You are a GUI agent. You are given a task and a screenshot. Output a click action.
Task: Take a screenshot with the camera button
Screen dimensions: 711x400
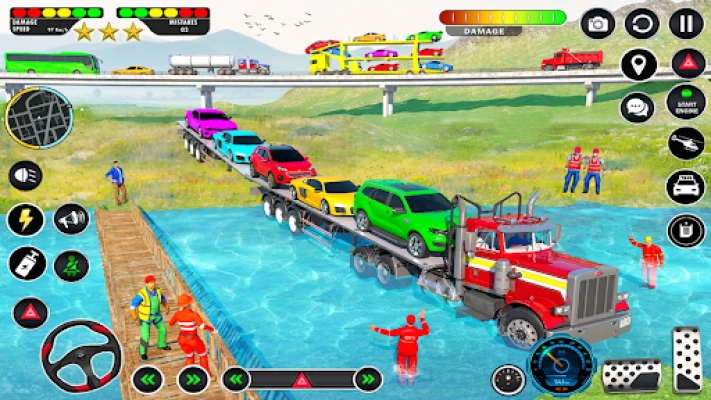pos(598,23)
